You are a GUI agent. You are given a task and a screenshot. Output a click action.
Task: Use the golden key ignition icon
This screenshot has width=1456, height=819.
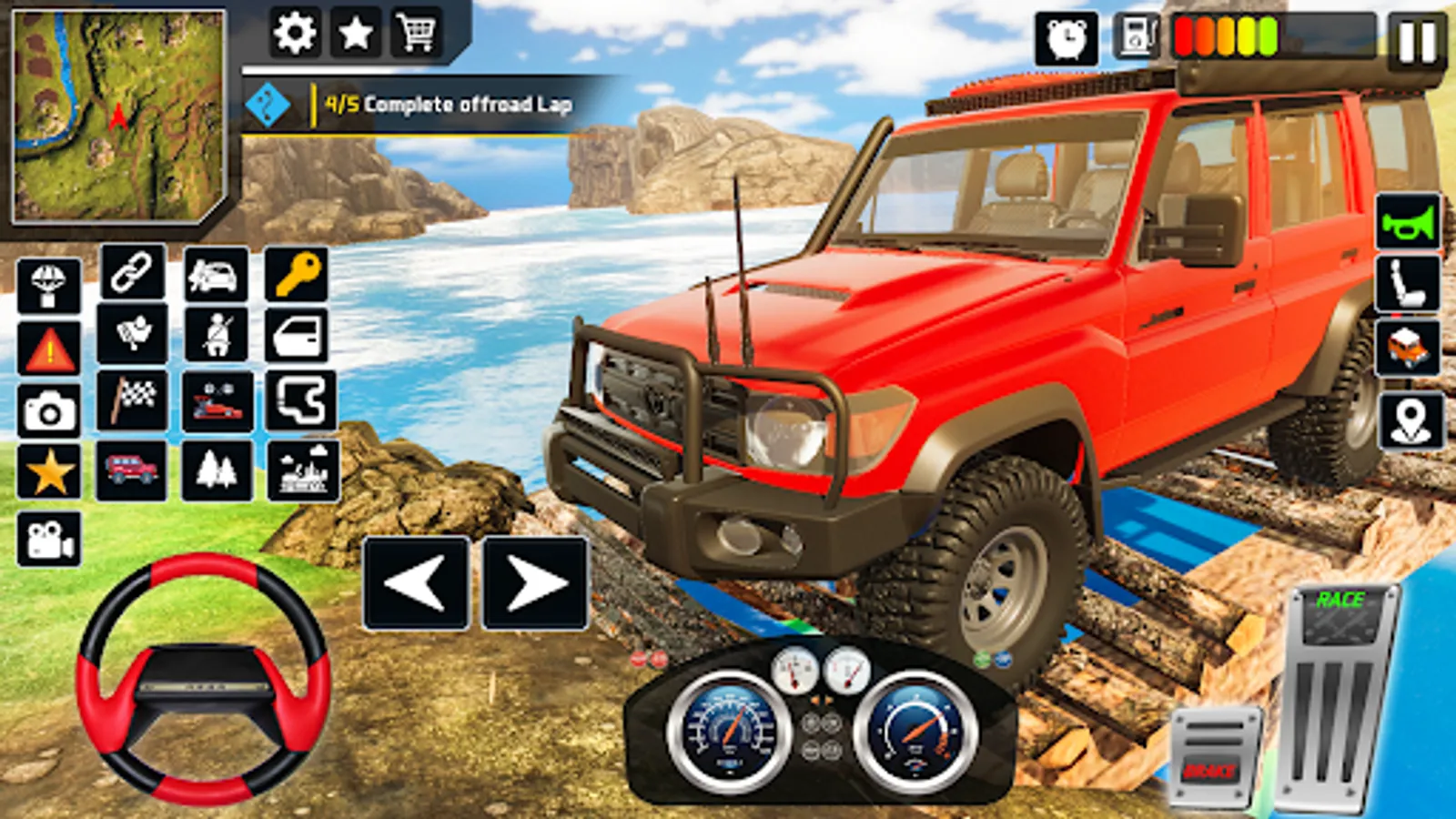click(297, 273)
